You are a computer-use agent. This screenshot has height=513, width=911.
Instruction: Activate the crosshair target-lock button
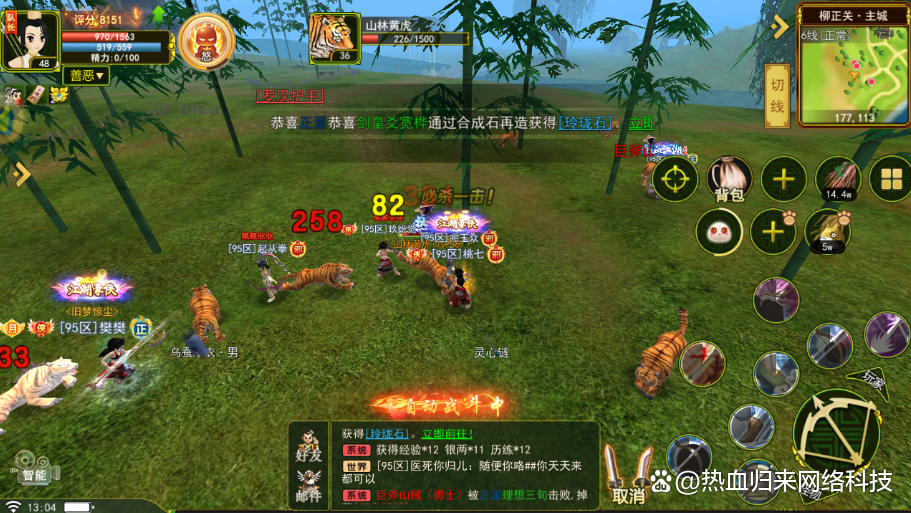point(675,180)
